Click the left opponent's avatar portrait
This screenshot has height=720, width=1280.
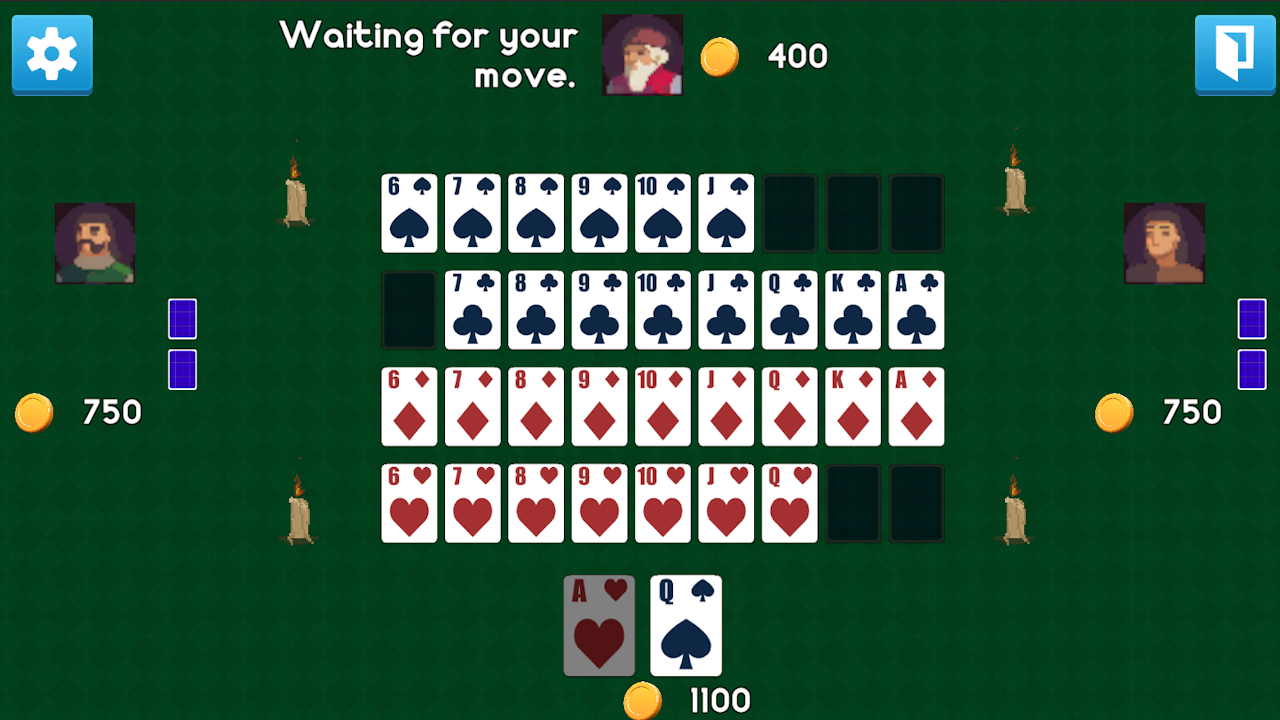94,242
